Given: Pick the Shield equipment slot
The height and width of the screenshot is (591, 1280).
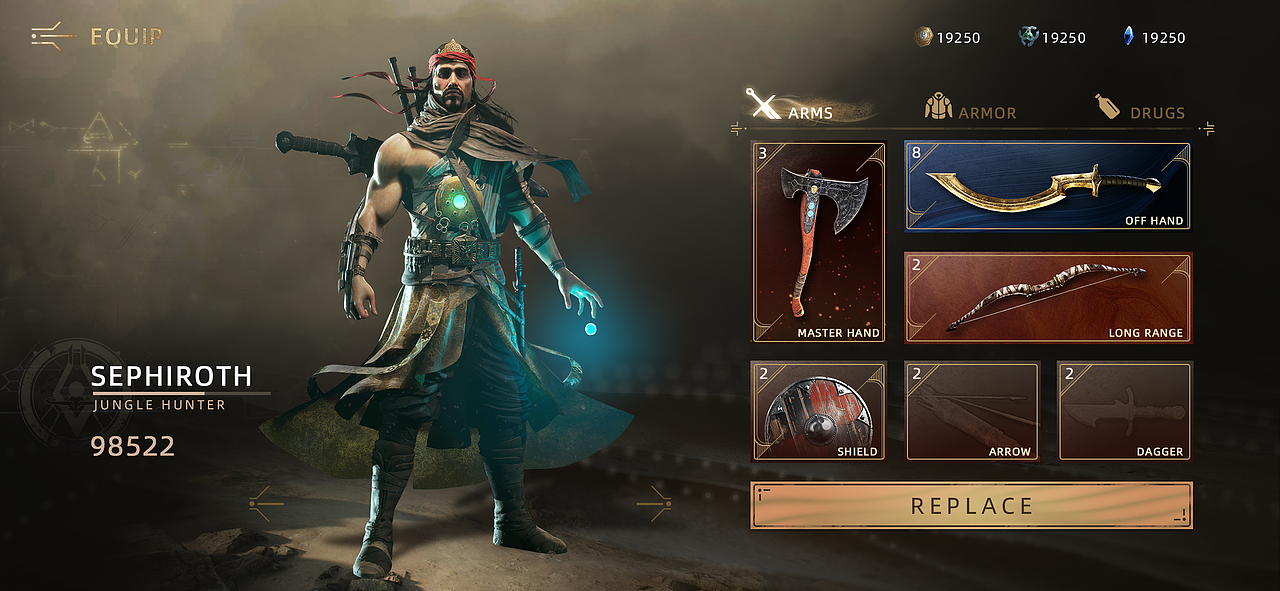Looking at the screenshot, I should 819,411.
